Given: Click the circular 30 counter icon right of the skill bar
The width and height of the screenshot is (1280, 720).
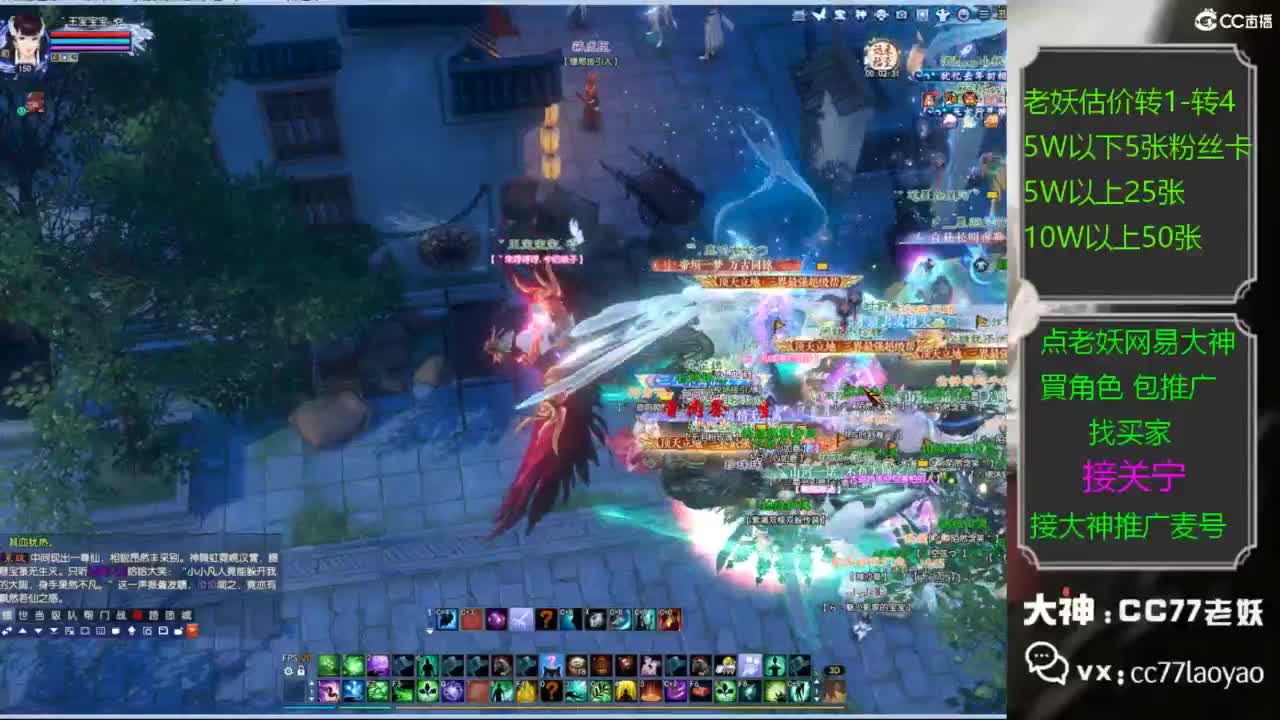Looking at the screenshot, I should point(834,670).
